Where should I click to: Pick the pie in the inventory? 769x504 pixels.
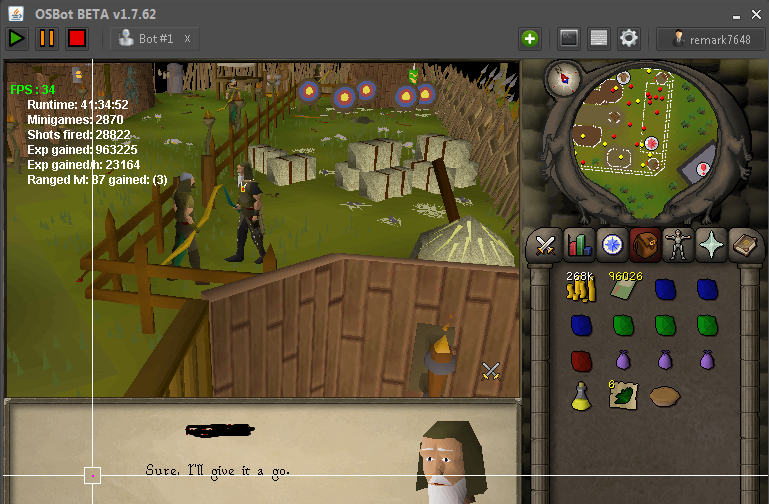click(x=665, y=396)
